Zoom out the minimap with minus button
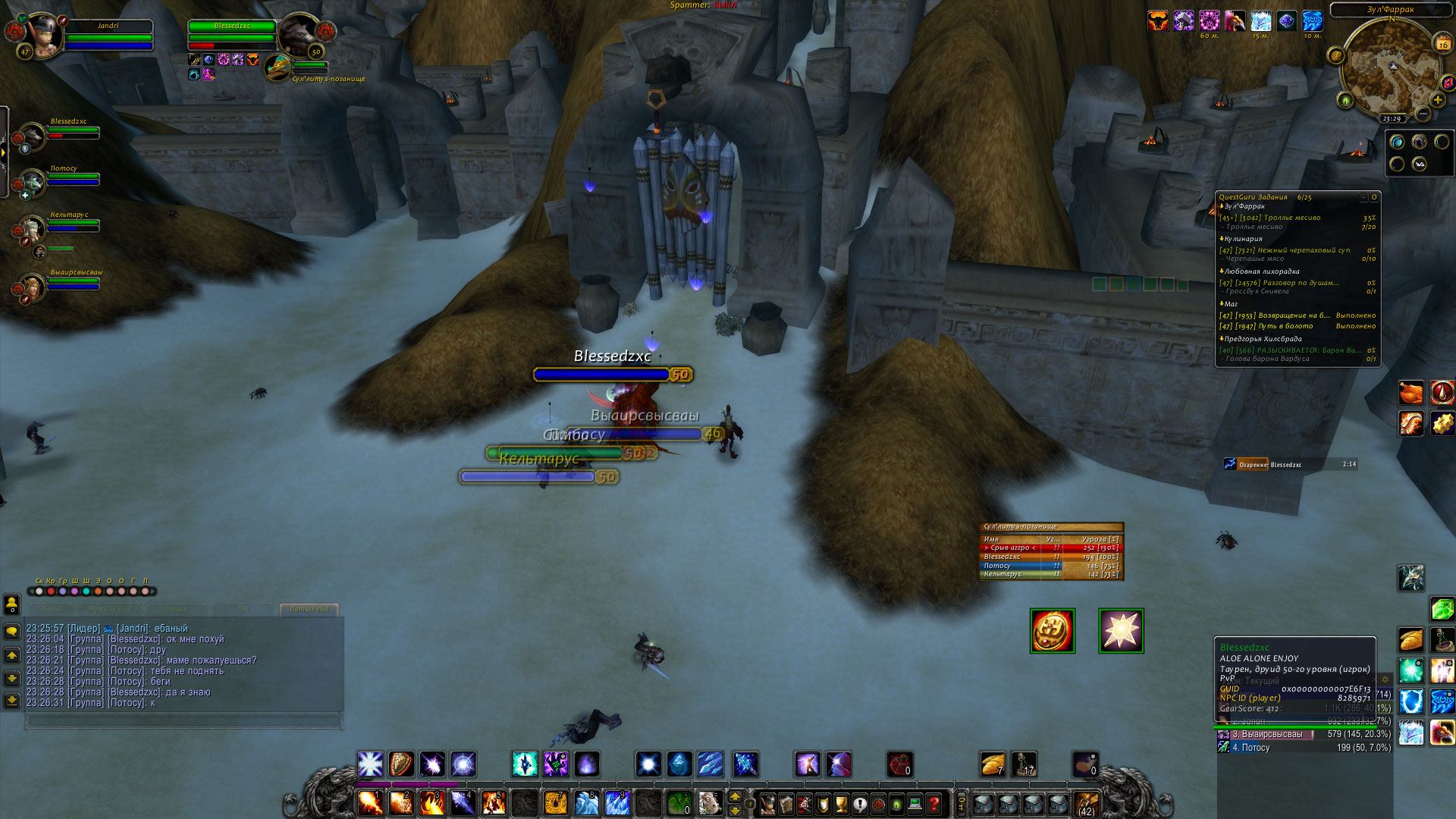 coord(1423,114)
